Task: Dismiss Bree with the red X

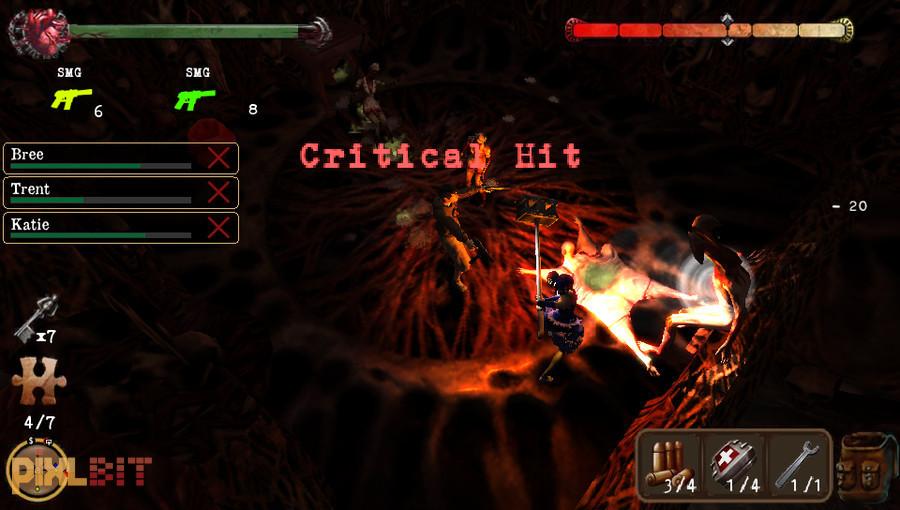Action: tap(218, 158)
